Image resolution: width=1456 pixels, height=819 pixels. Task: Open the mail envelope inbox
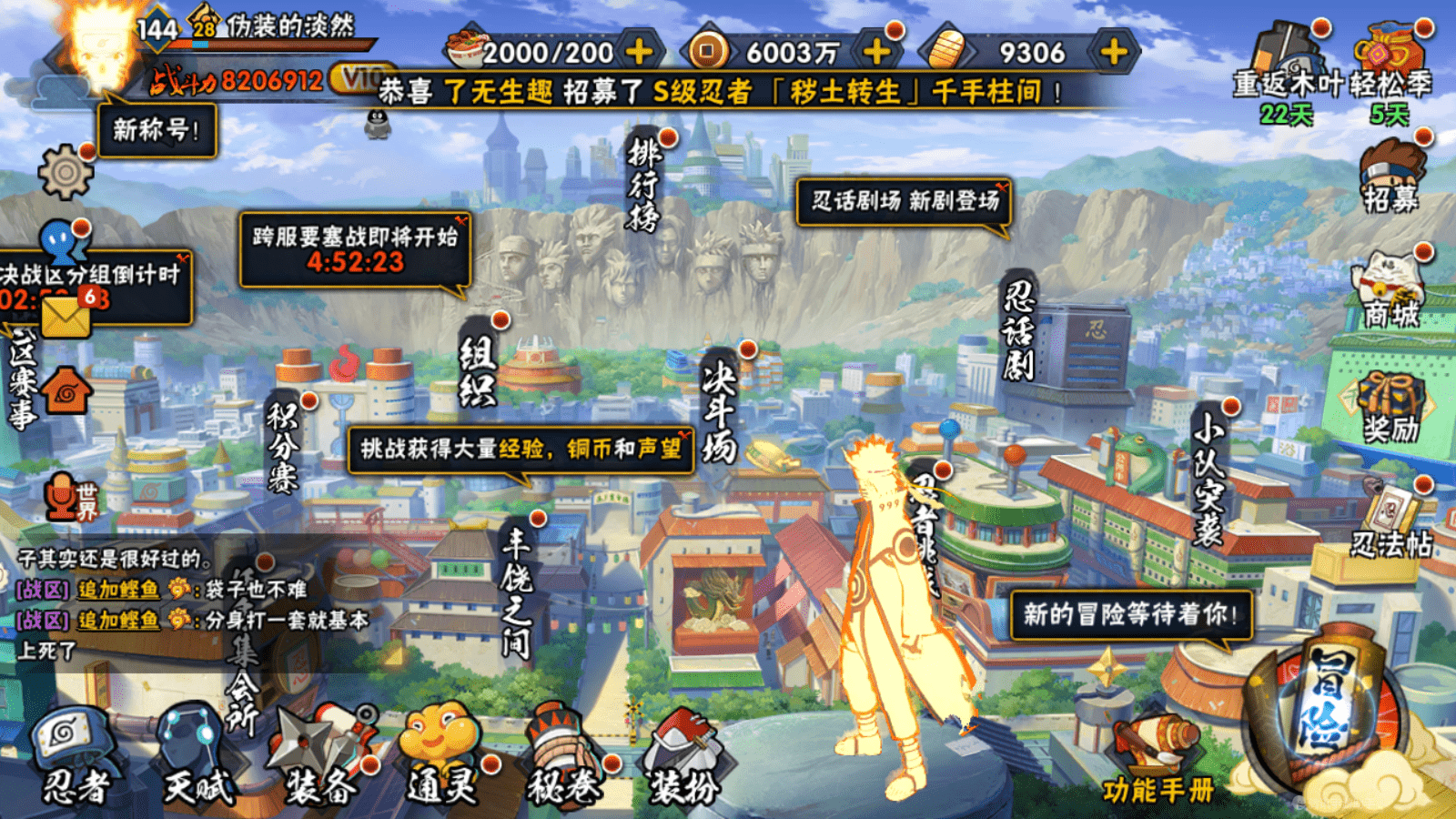[66, 315]
